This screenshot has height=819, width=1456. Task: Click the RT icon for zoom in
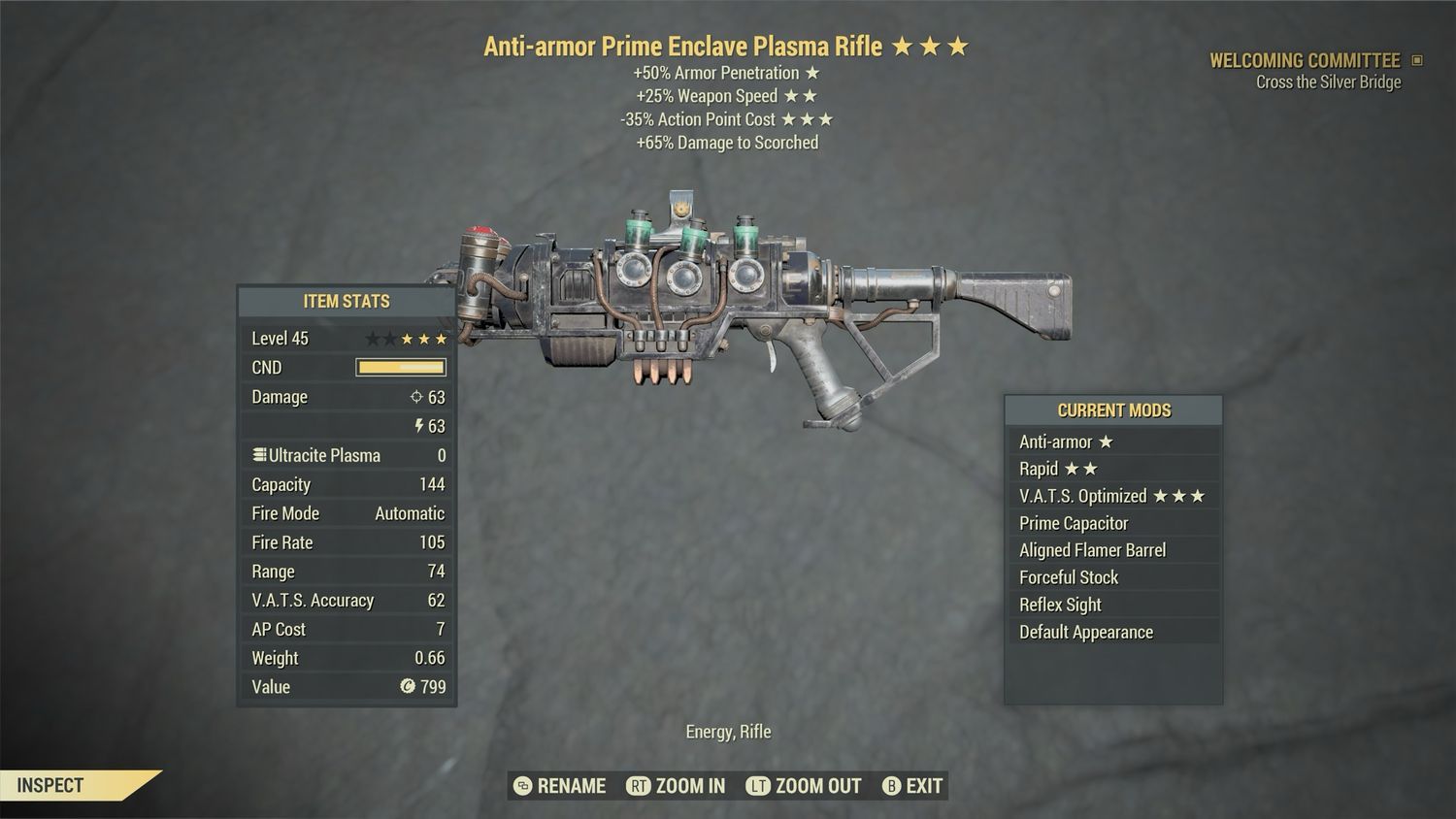click(x=640, y=786)
